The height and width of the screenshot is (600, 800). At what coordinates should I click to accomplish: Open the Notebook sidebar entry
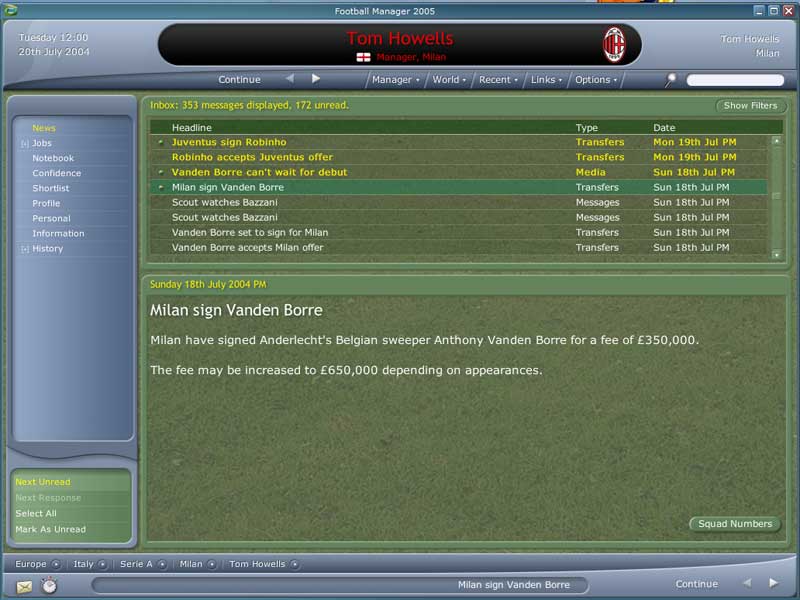point(53,158)
